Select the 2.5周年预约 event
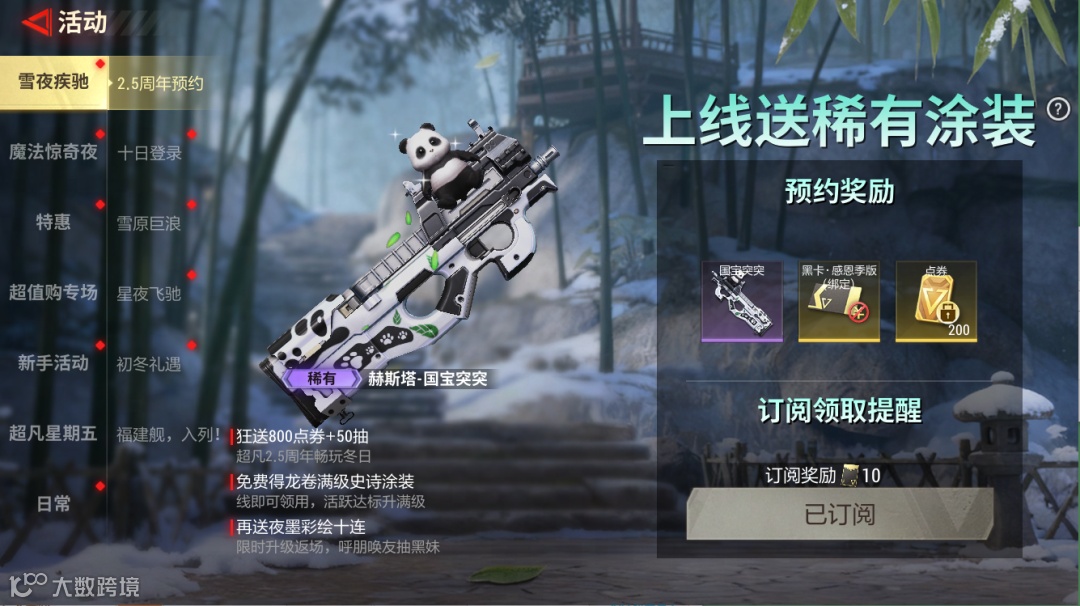 coord(160,84)
